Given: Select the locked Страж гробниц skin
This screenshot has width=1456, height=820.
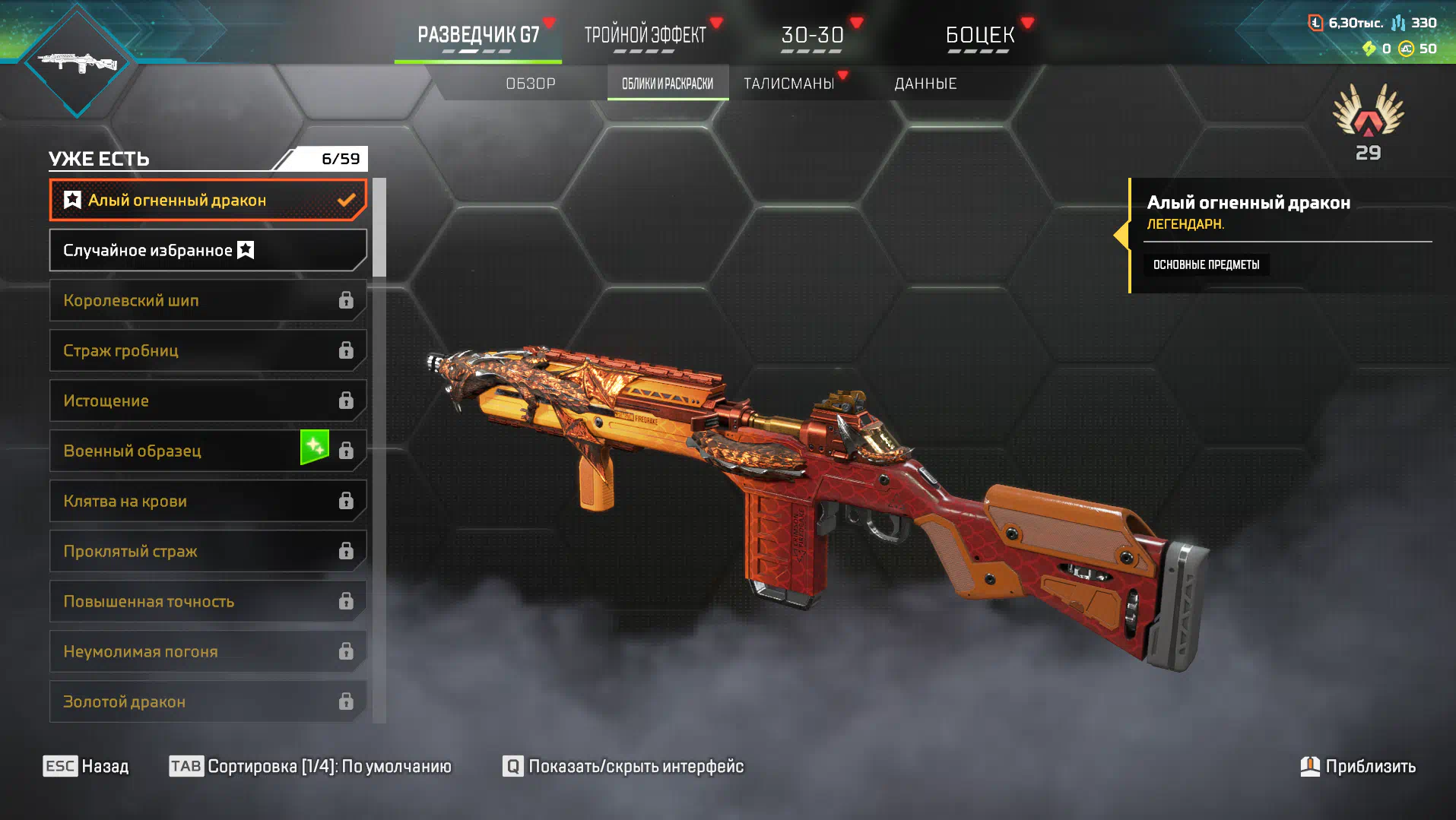Looking at the screenshot, I should [208, 350].
